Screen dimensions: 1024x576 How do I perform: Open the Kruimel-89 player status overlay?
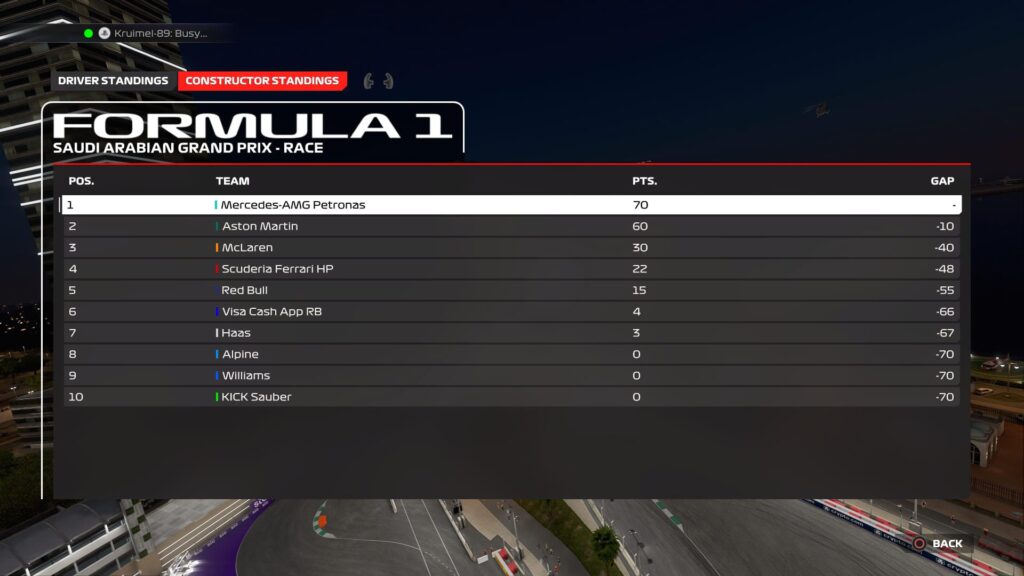point(155,33)
